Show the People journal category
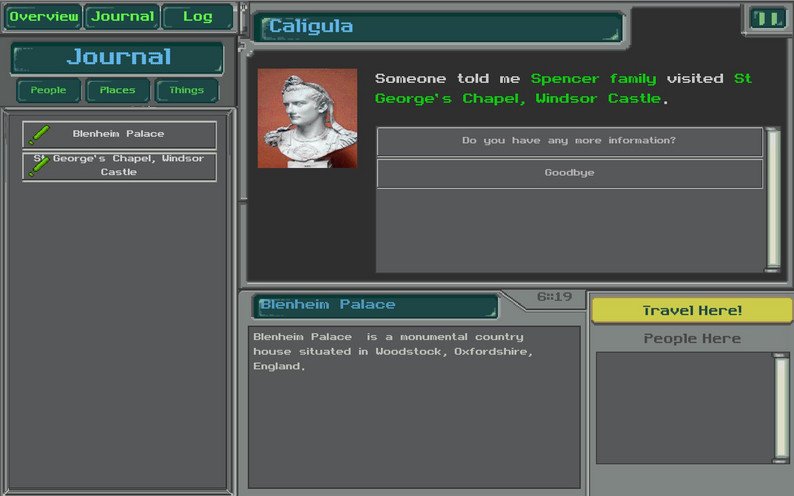794x496 pixels. point(48,90)
